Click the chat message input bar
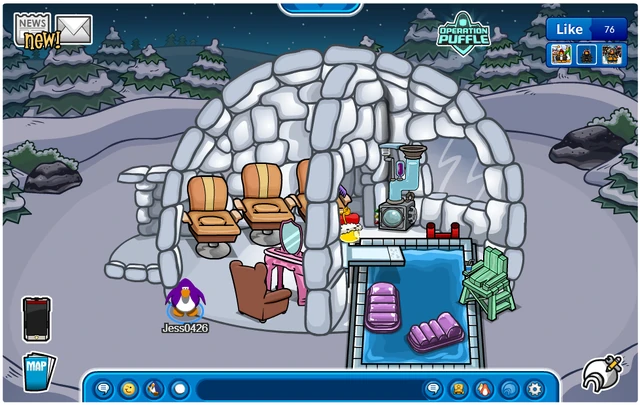640x405 pixels. coord(308,388)
